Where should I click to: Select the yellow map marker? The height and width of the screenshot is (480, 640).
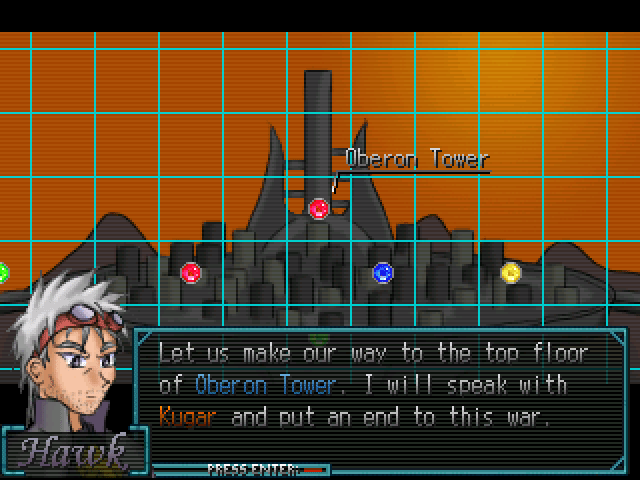[x=511, y=272]
